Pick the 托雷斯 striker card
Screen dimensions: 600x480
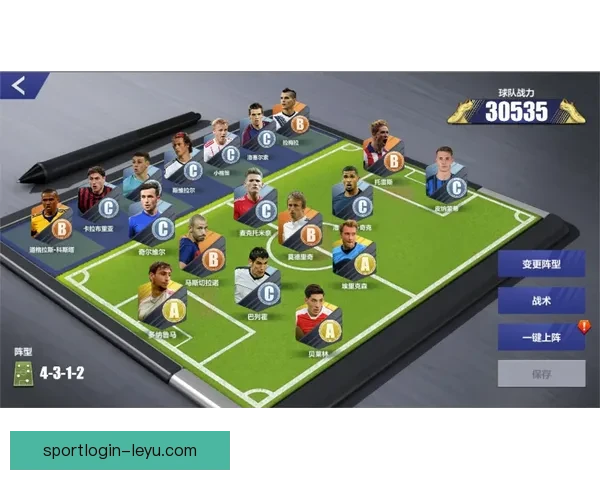(x=383, y=148)
